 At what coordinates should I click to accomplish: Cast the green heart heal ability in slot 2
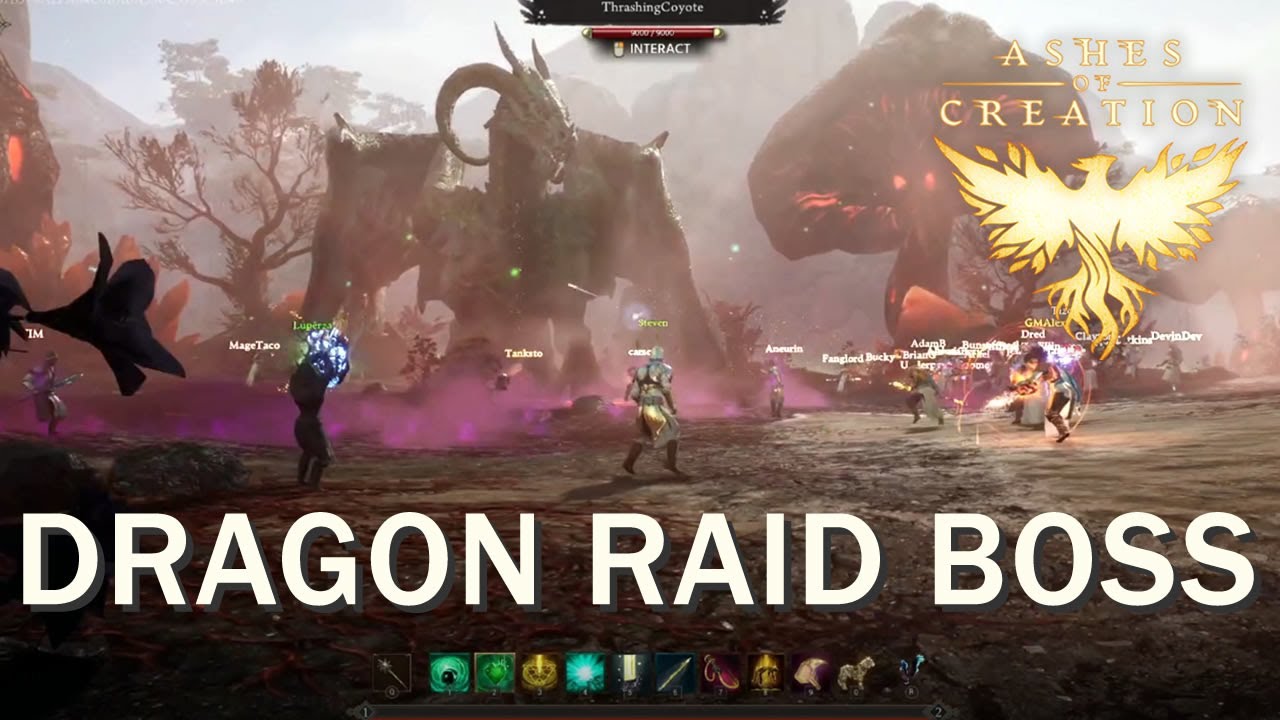494,672
